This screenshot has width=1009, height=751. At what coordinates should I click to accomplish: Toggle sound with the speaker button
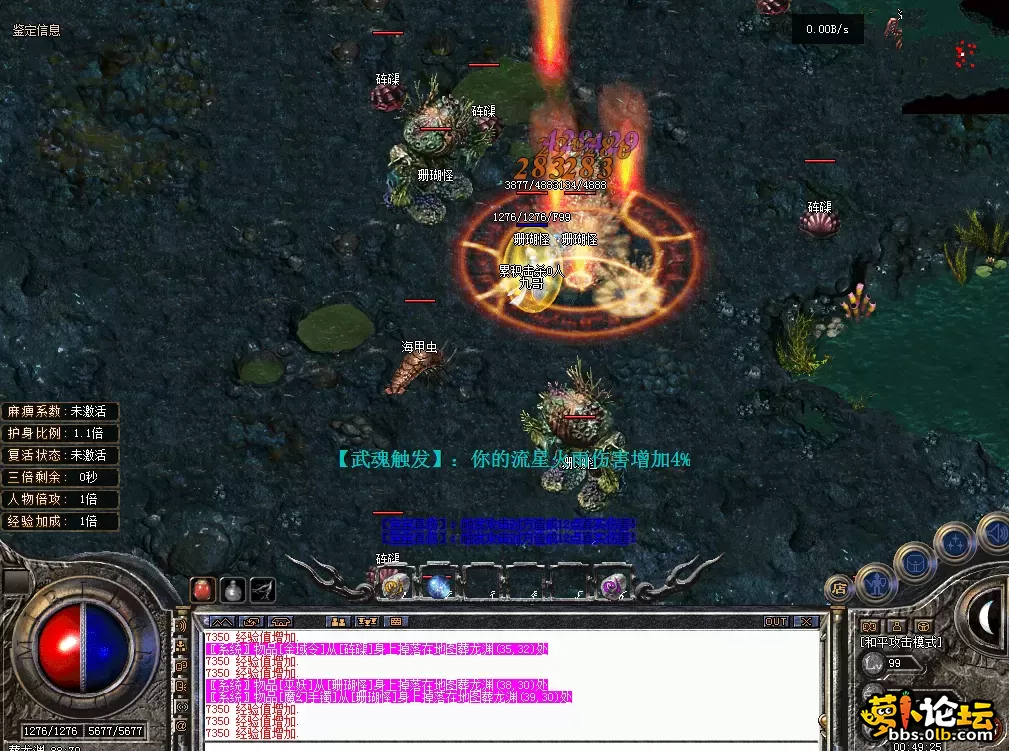coord(995,530)
